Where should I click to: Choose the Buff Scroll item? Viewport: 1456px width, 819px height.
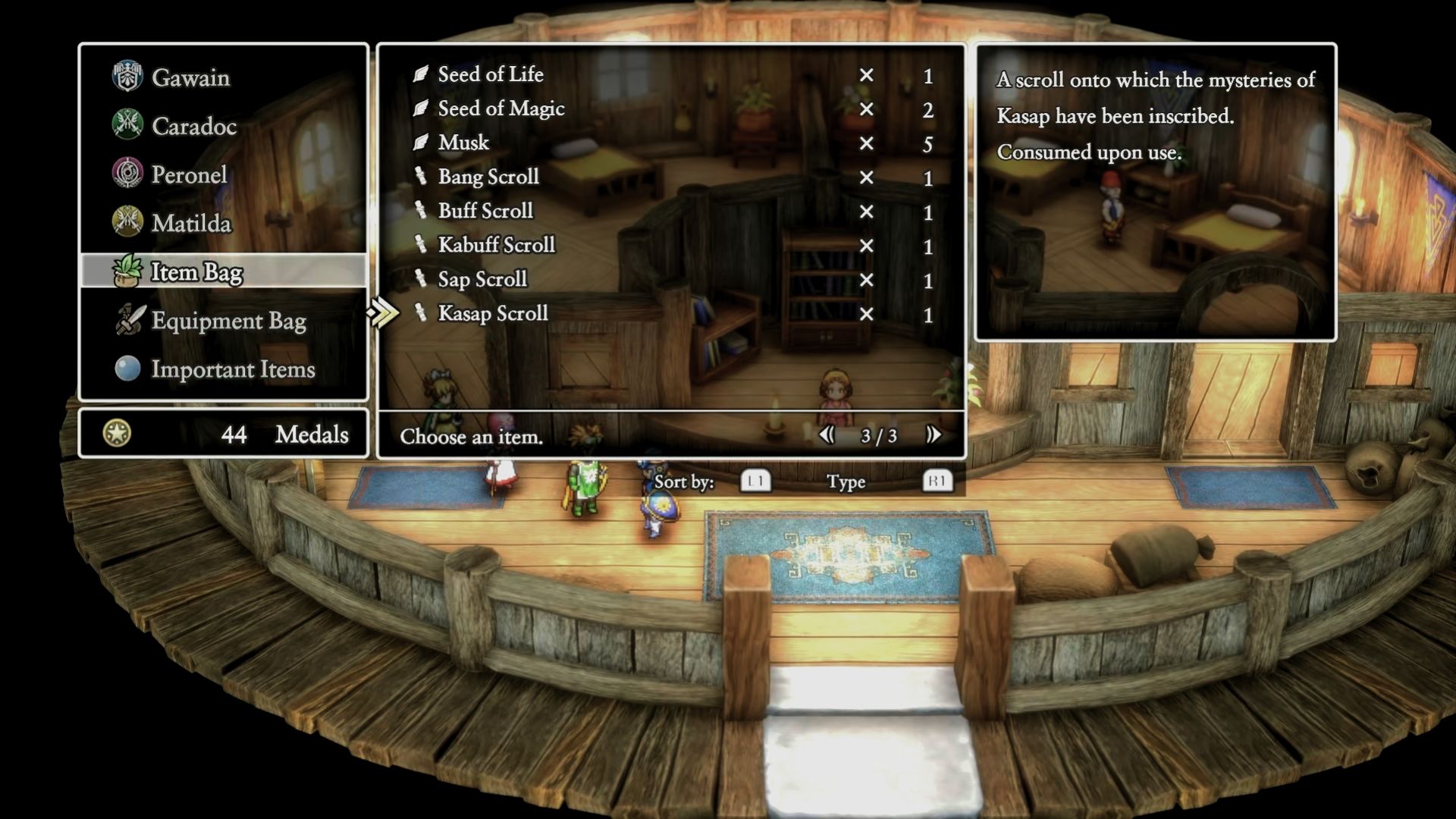coord(485,211)
